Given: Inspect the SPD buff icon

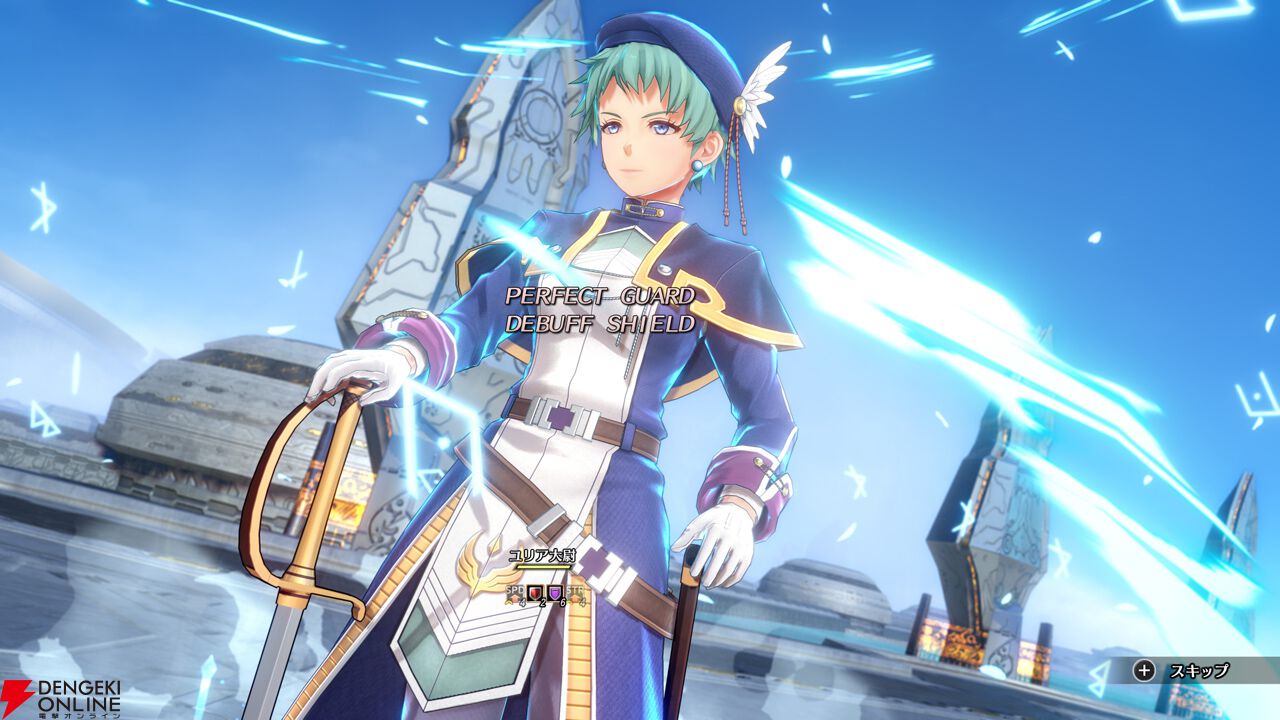Looking at the screenshot, I should coord(515,593).
